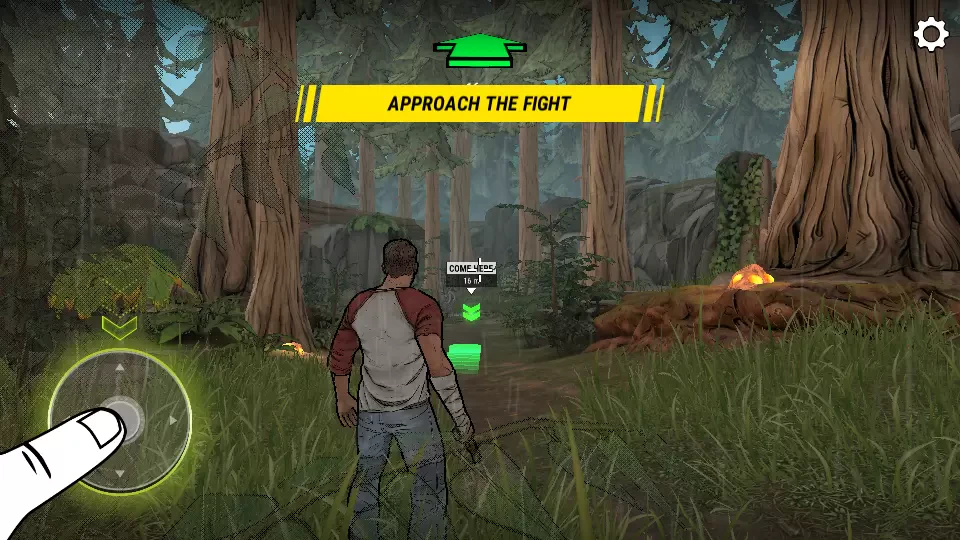Screen dimensions: 960x540
Task: Tap the joystick's right arrow
Action: pyautogui.click(x=175, y=421)
